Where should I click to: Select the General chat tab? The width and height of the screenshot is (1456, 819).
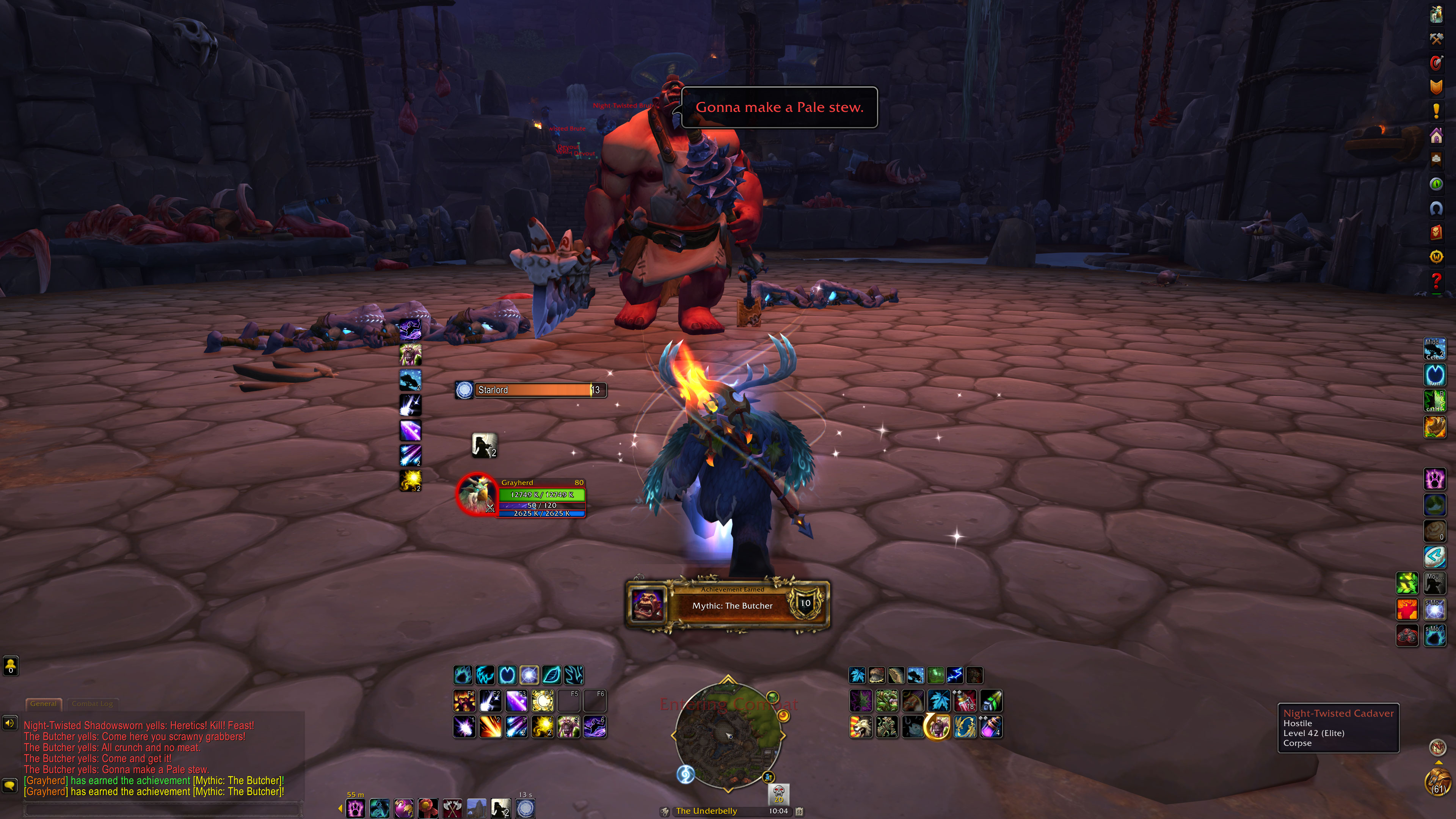pos(44,704)
